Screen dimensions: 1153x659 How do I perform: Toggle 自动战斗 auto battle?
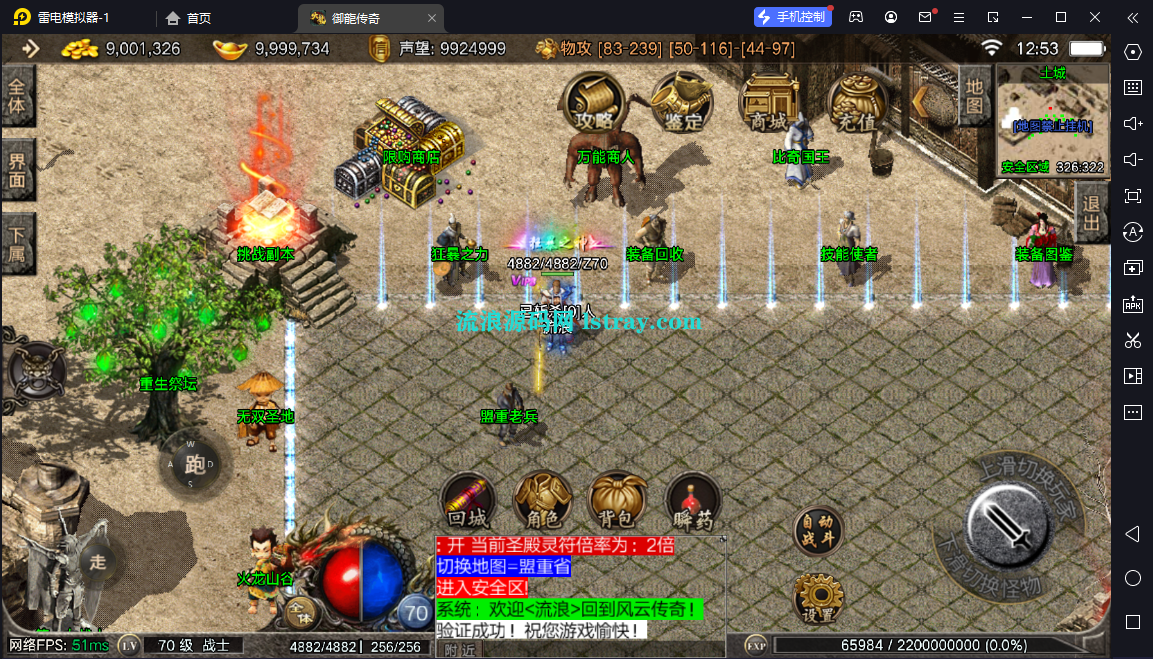click(x=817, y=532)
